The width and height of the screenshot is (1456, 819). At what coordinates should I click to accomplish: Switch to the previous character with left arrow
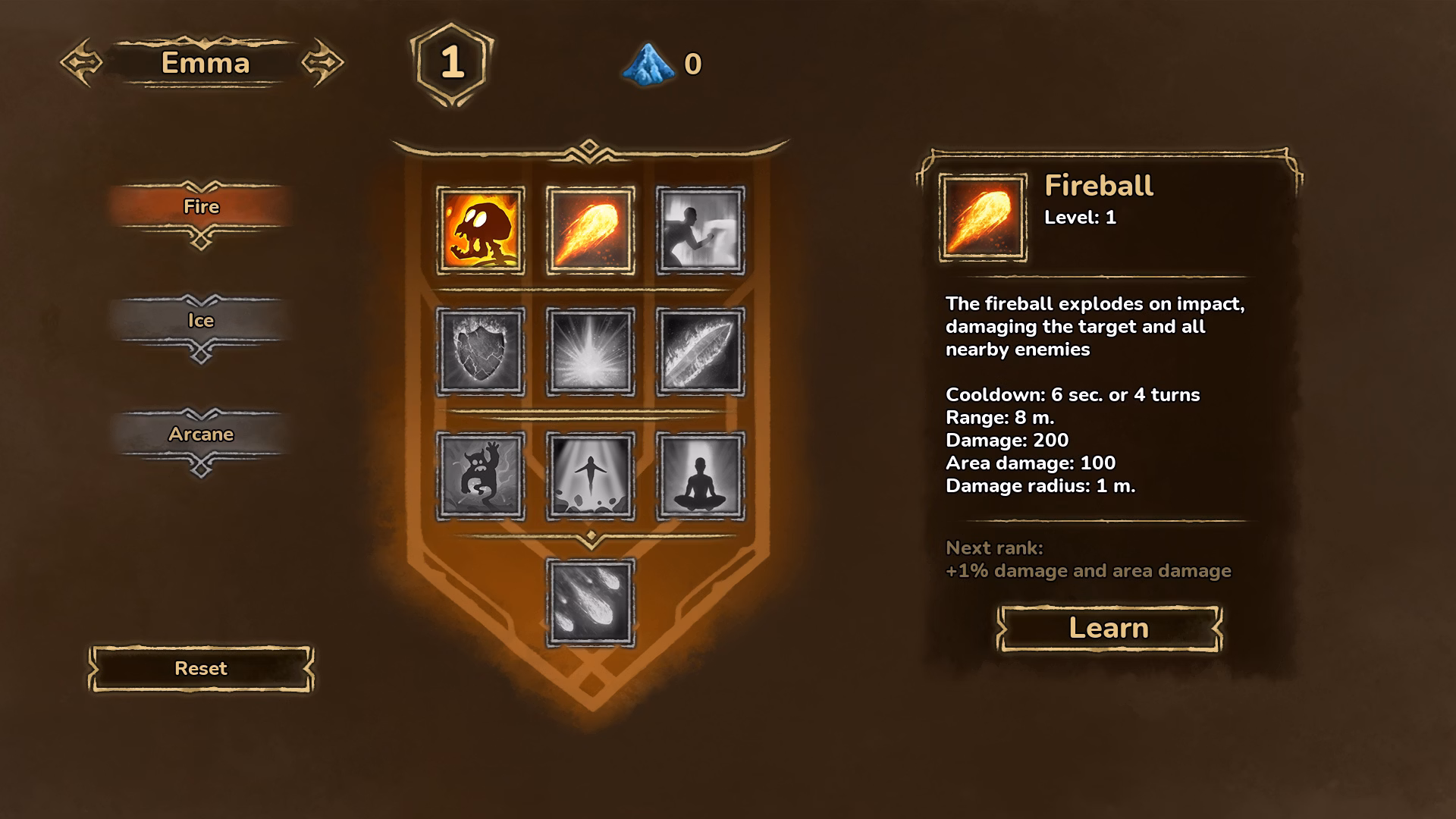(x=81, y=62)
